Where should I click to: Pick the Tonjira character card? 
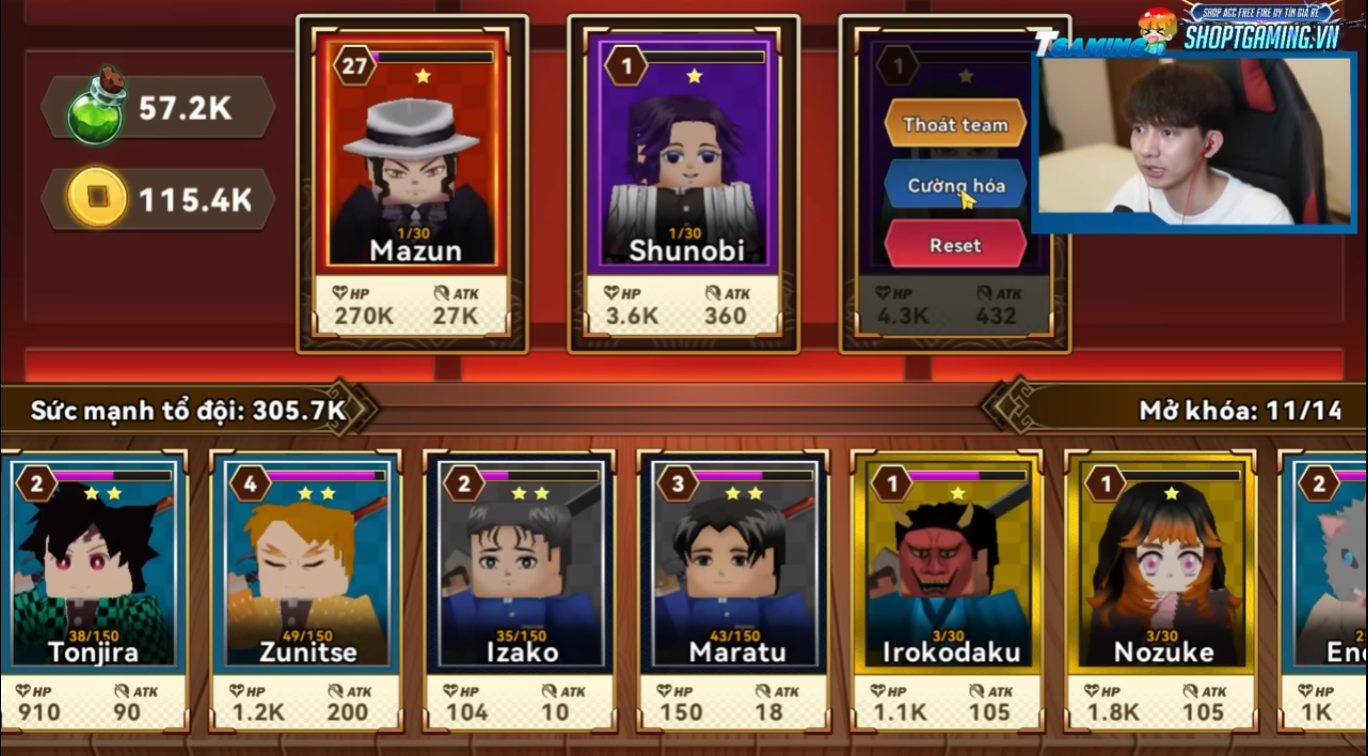point(94,590)
